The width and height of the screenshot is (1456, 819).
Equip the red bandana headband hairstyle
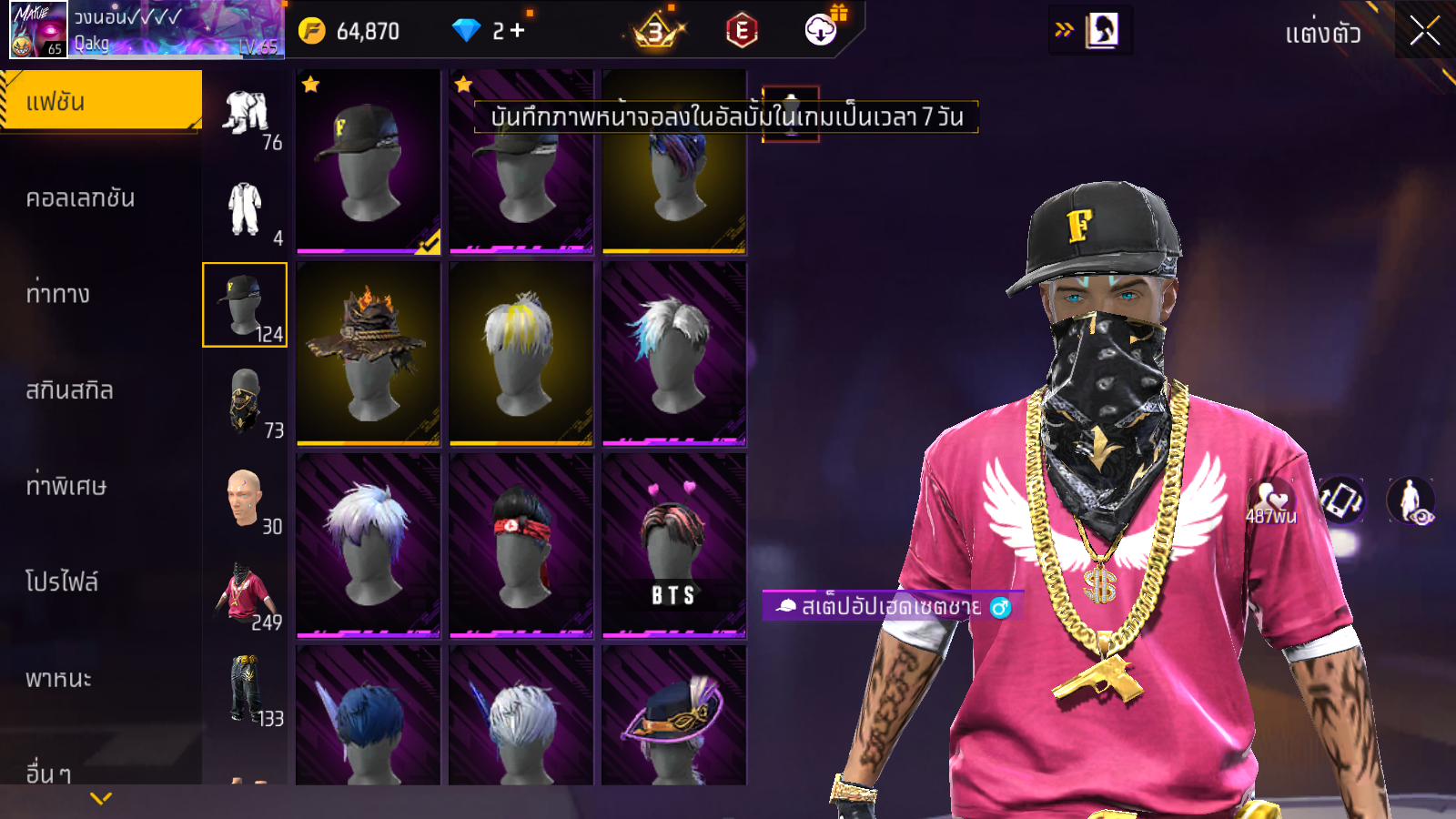(x=521, y=546)
